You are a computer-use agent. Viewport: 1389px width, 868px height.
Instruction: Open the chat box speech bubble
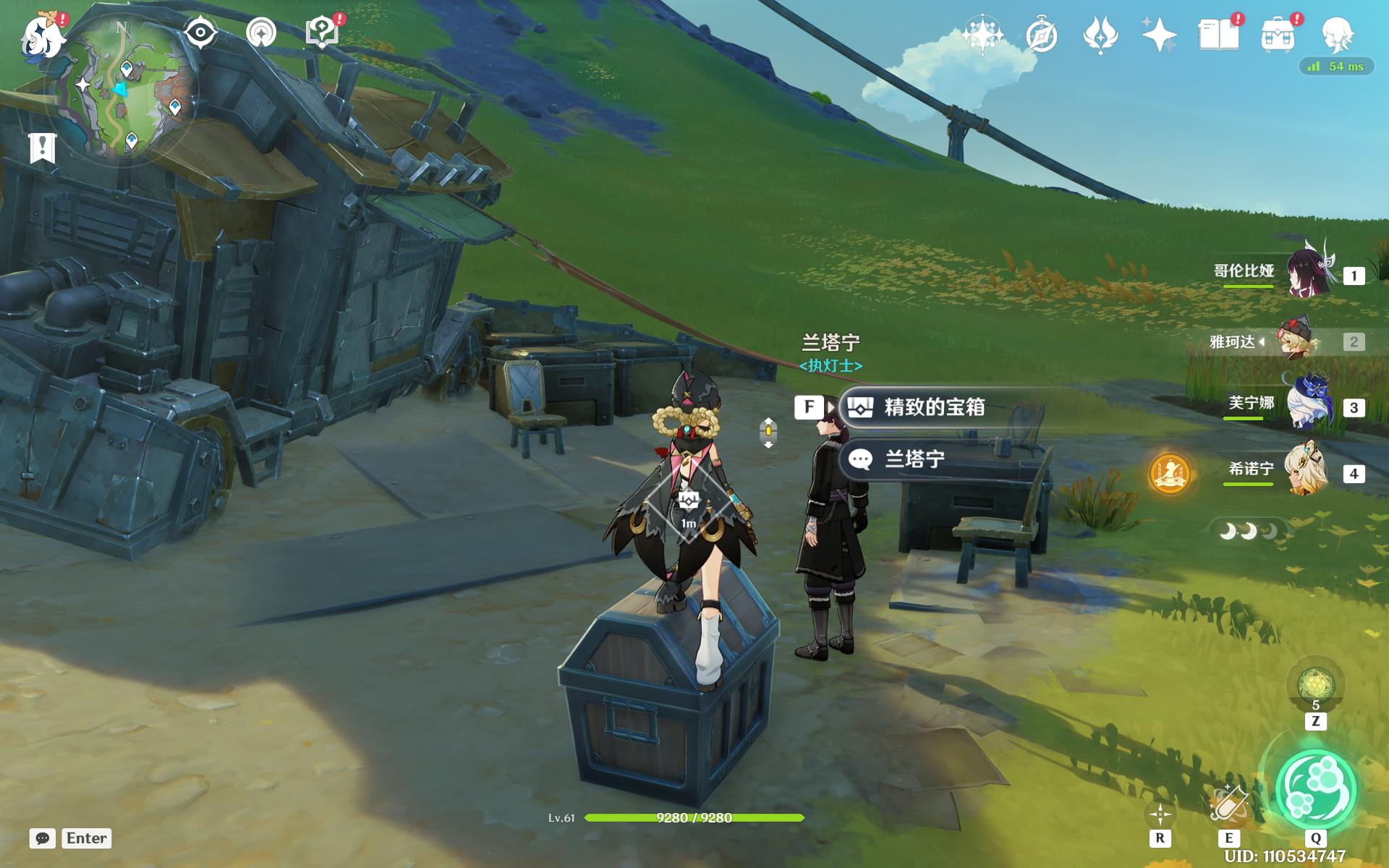click(x=43, y=838)
